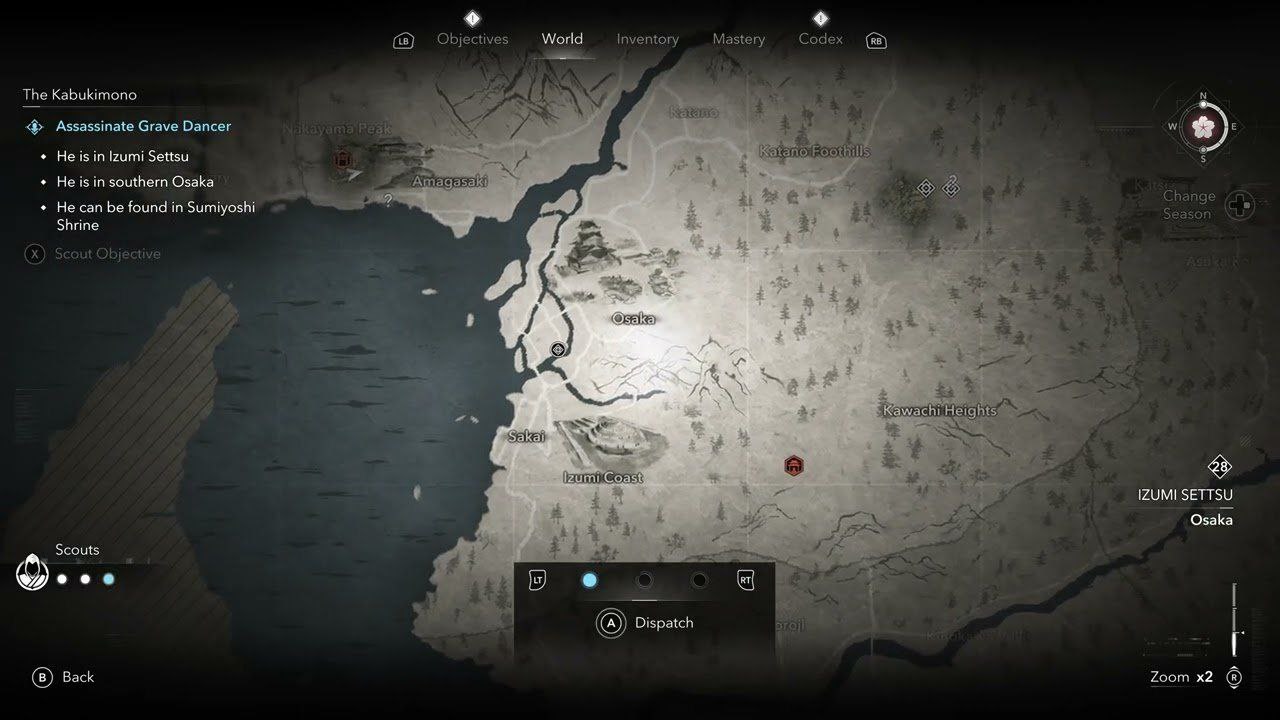The height and width of the screenshot is (720, 1280).
Task: Enable the second scout dispatch slot
Action: click(645, 580)
